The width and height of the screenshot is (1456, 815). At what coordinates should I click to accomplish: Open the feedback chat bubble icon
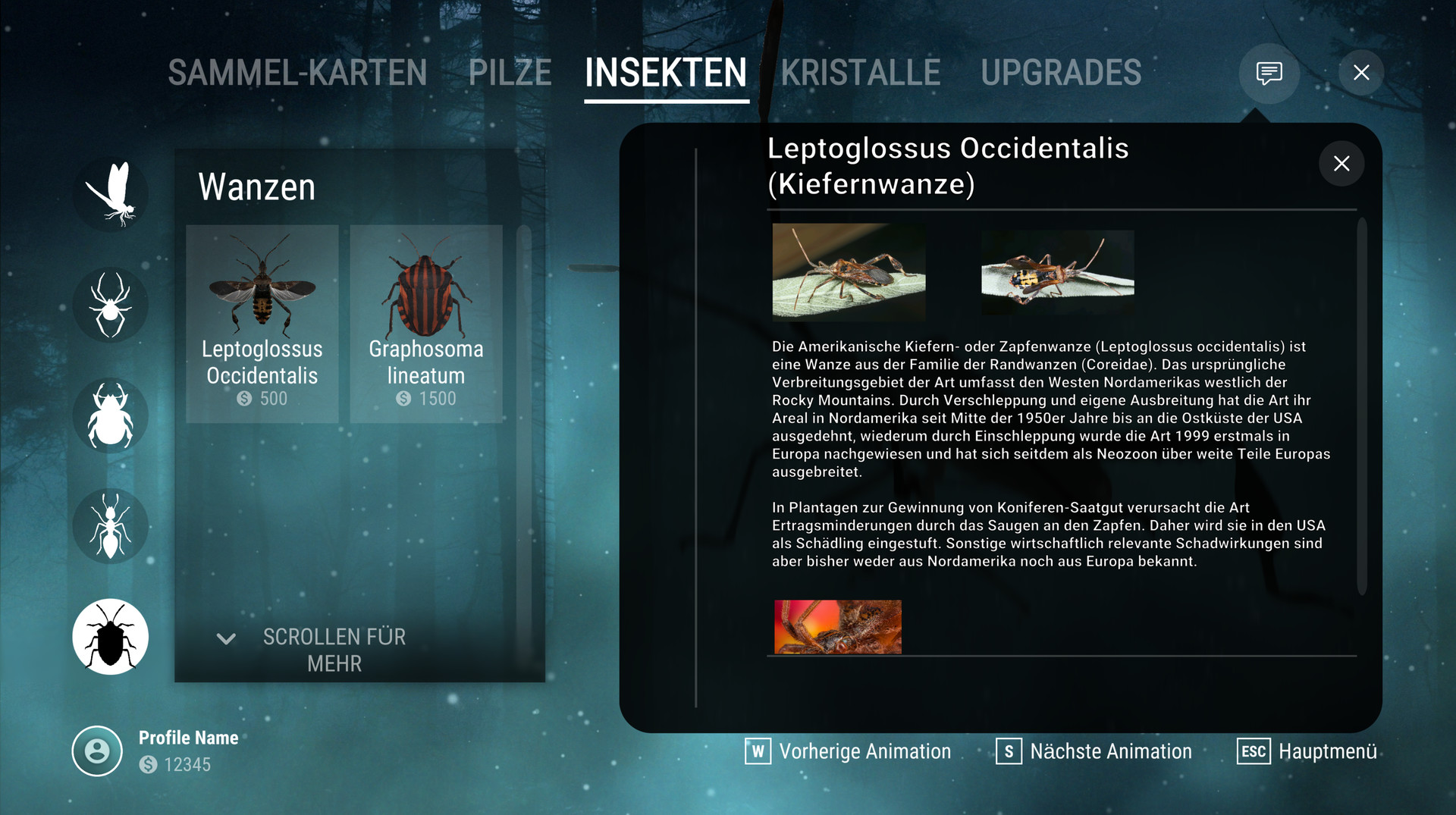tap(1269, 73)
